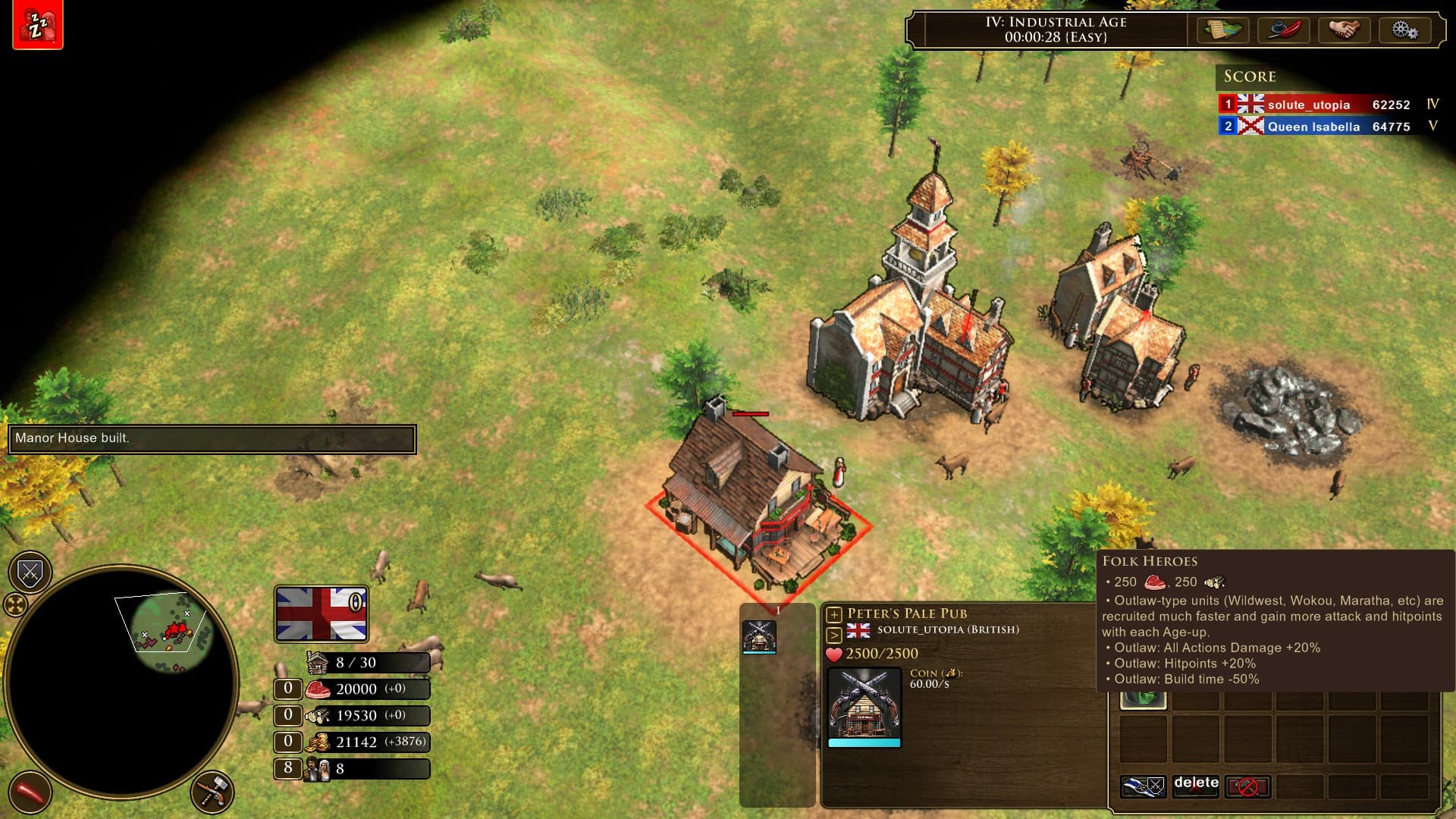This screenshot has width=1456, height=819.
Task: Click the four-arrow button beside the minimap
Action: (x=15, y=605)
